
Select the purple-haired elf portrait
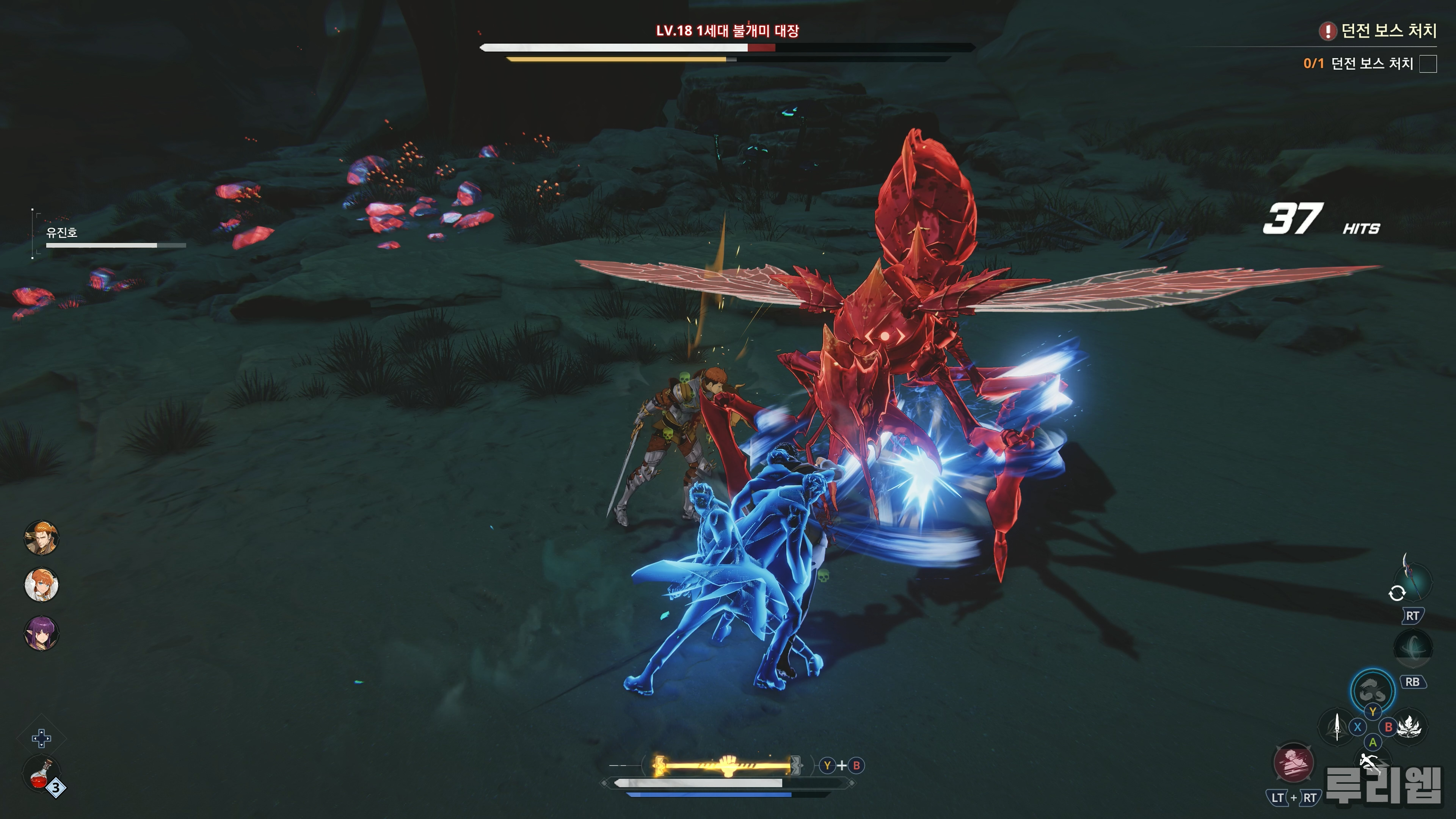tap(41, 632)
